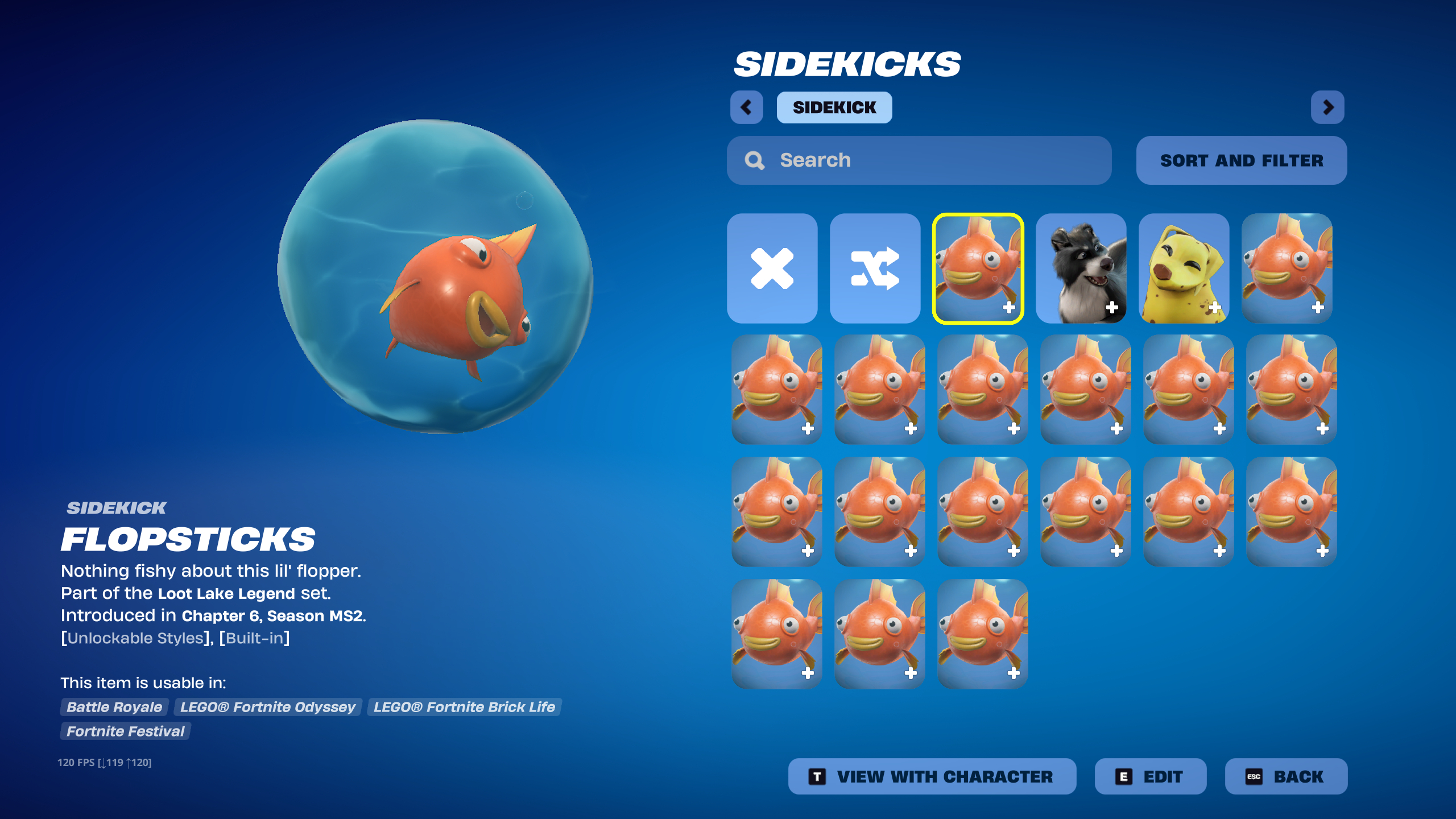Viewport: 1456px width, 819px height.
Task: Open View With Character
Action: (x=932, y=776)
